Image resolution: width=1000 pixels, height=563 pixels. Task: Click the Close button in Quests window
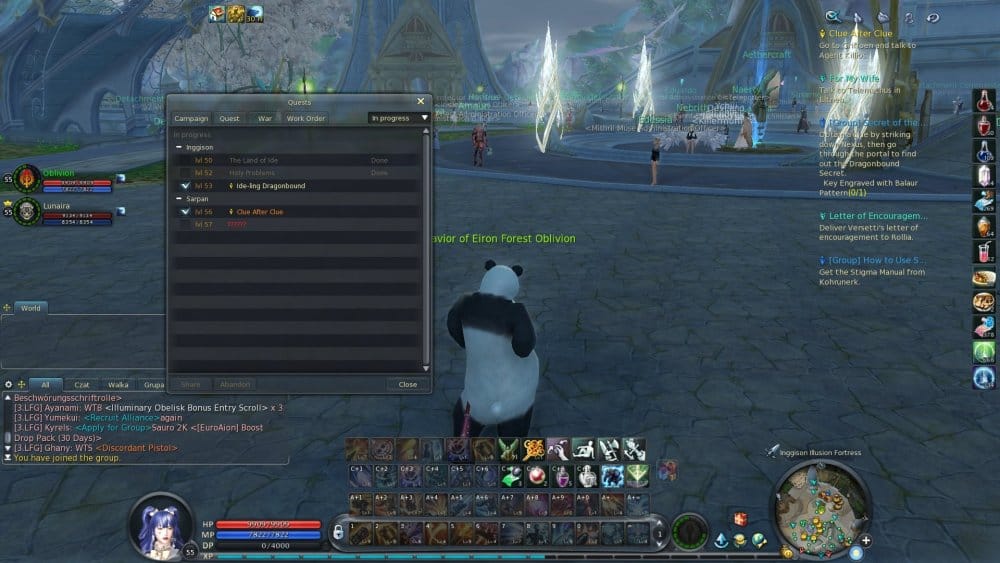tap(407, 384)
